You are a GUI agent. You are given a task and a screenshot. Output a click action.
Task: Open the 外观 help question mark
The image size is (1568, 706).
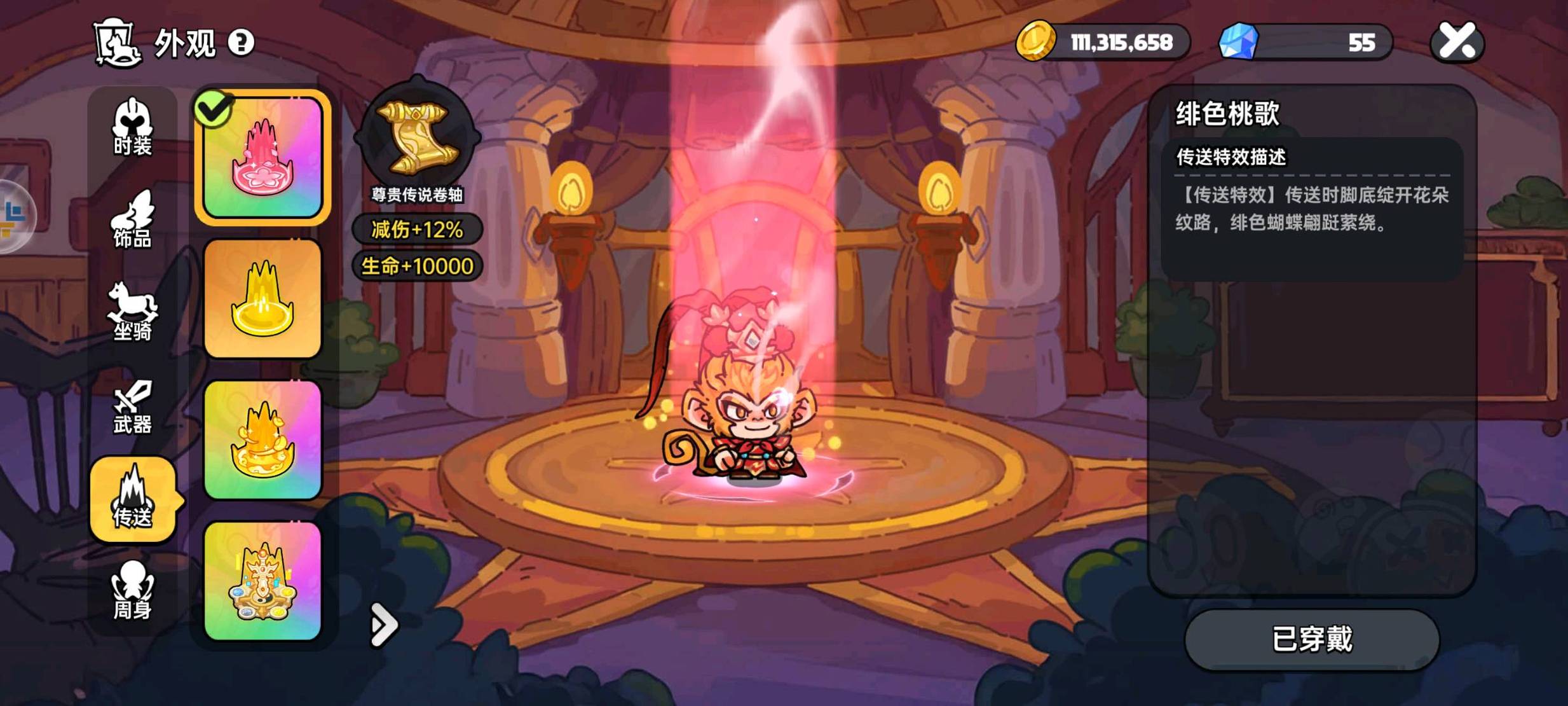tap(241, 43)
